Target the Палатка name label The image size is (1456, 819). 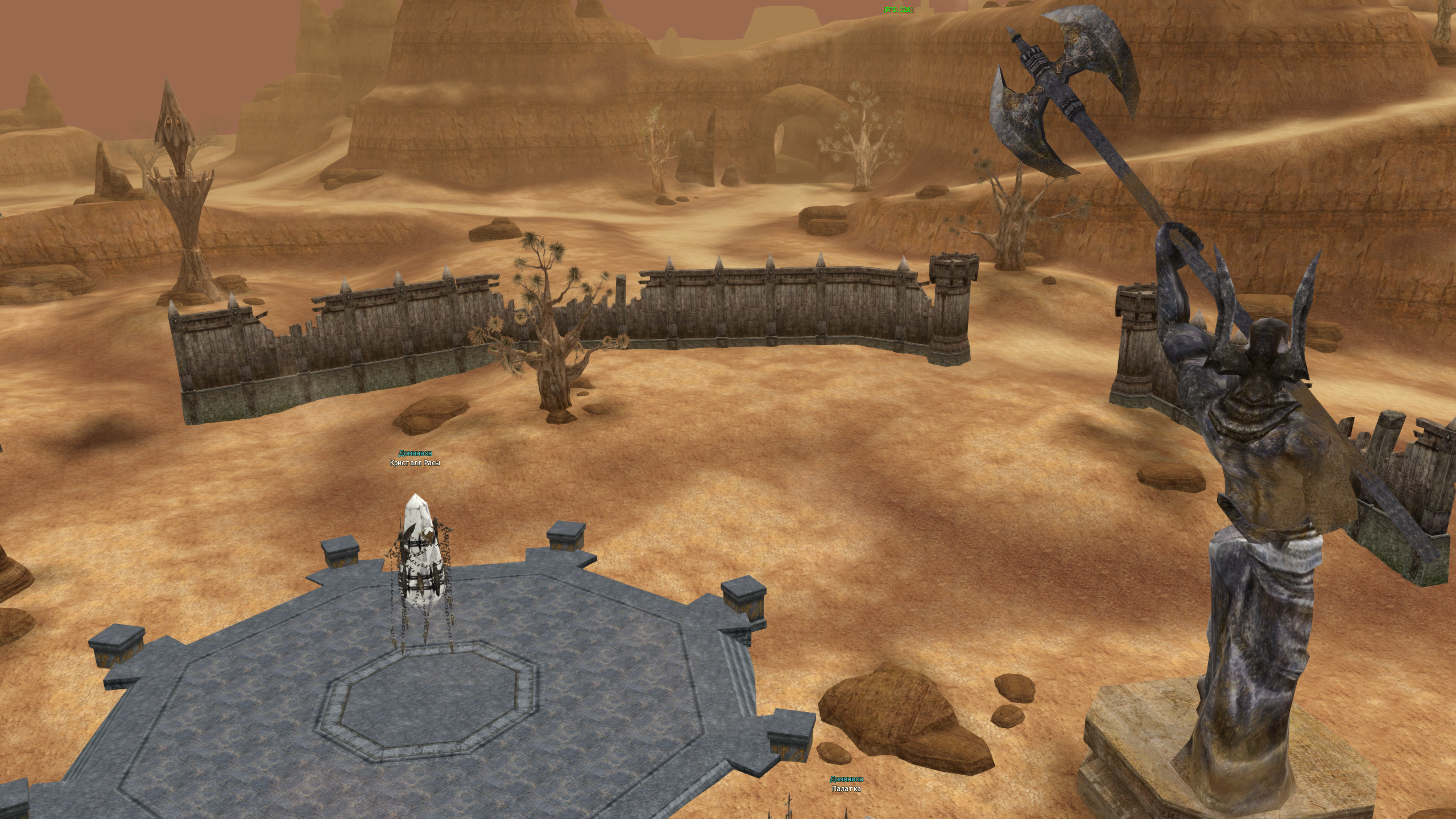click(846, 789)
